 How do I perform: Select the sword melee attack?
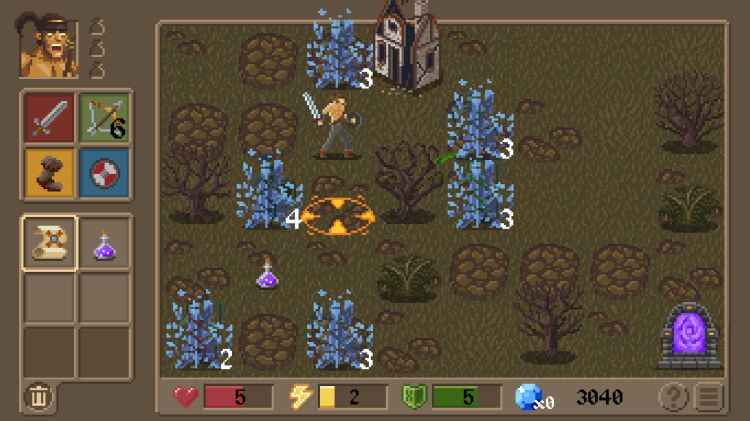(49, 118)
